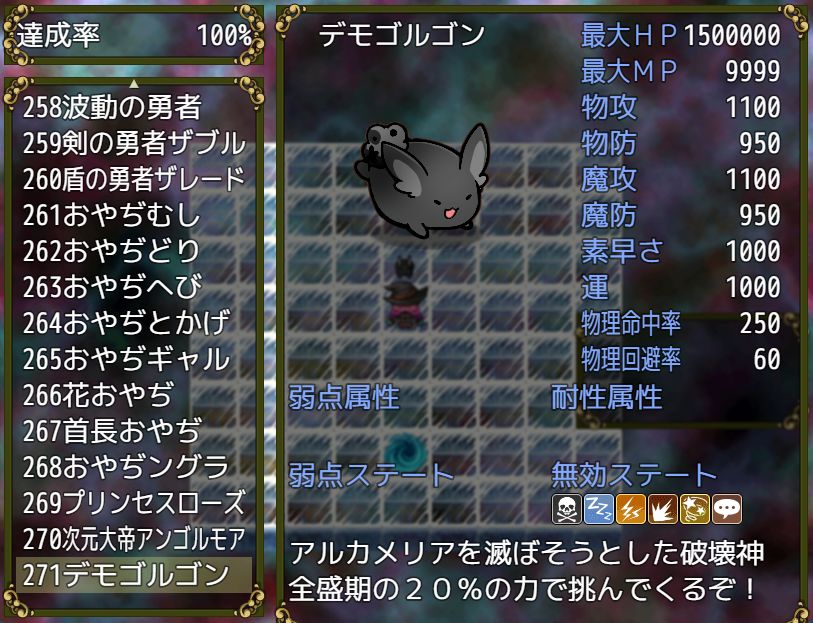The width and height of the screenshot is (813, 623).
Task: Open entry 260 盾の勇者ザレード
Action: click(x=133, y=178)
